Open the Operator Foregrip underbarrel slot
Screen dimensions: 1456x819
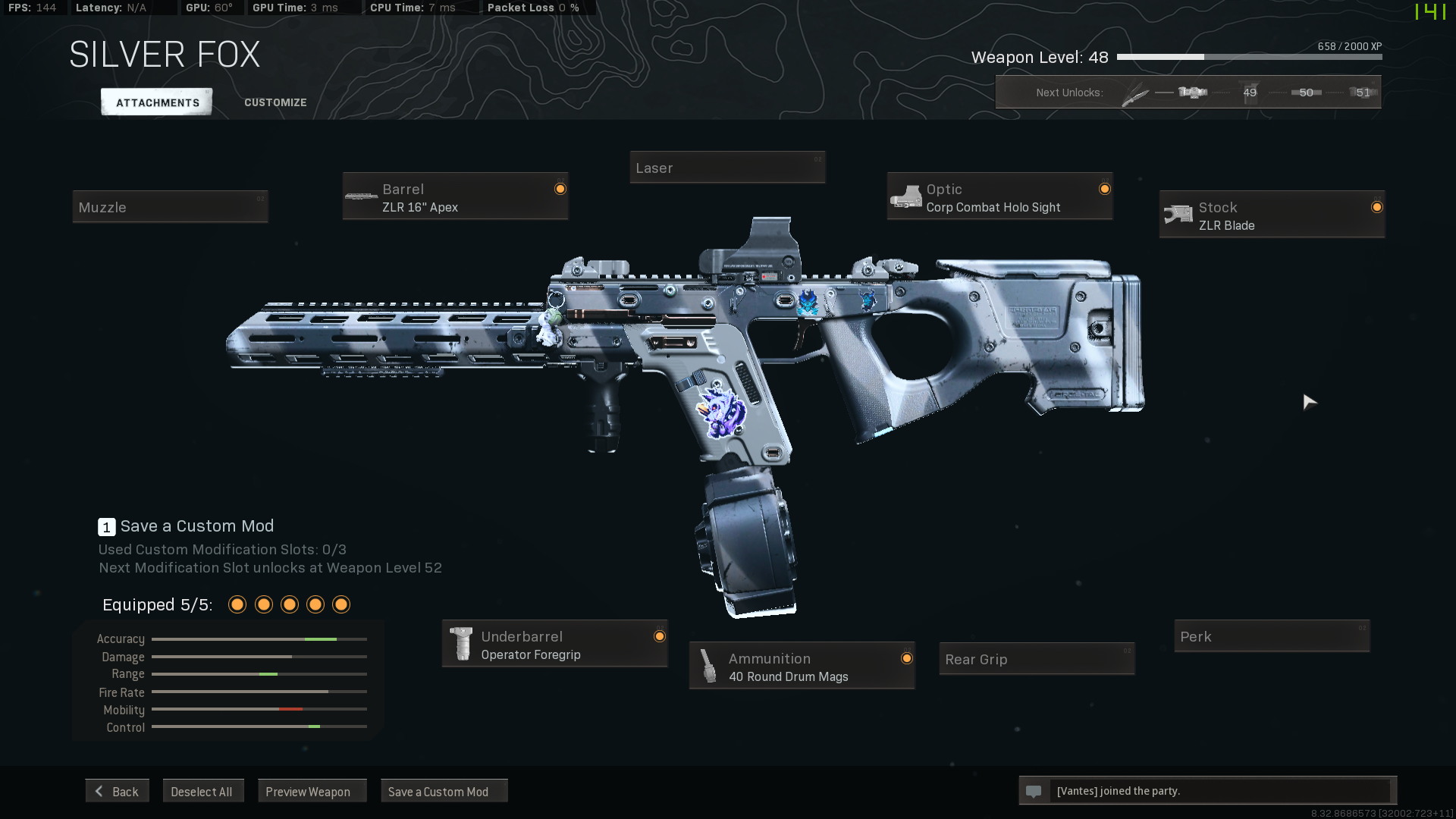(x=554, y=645)
